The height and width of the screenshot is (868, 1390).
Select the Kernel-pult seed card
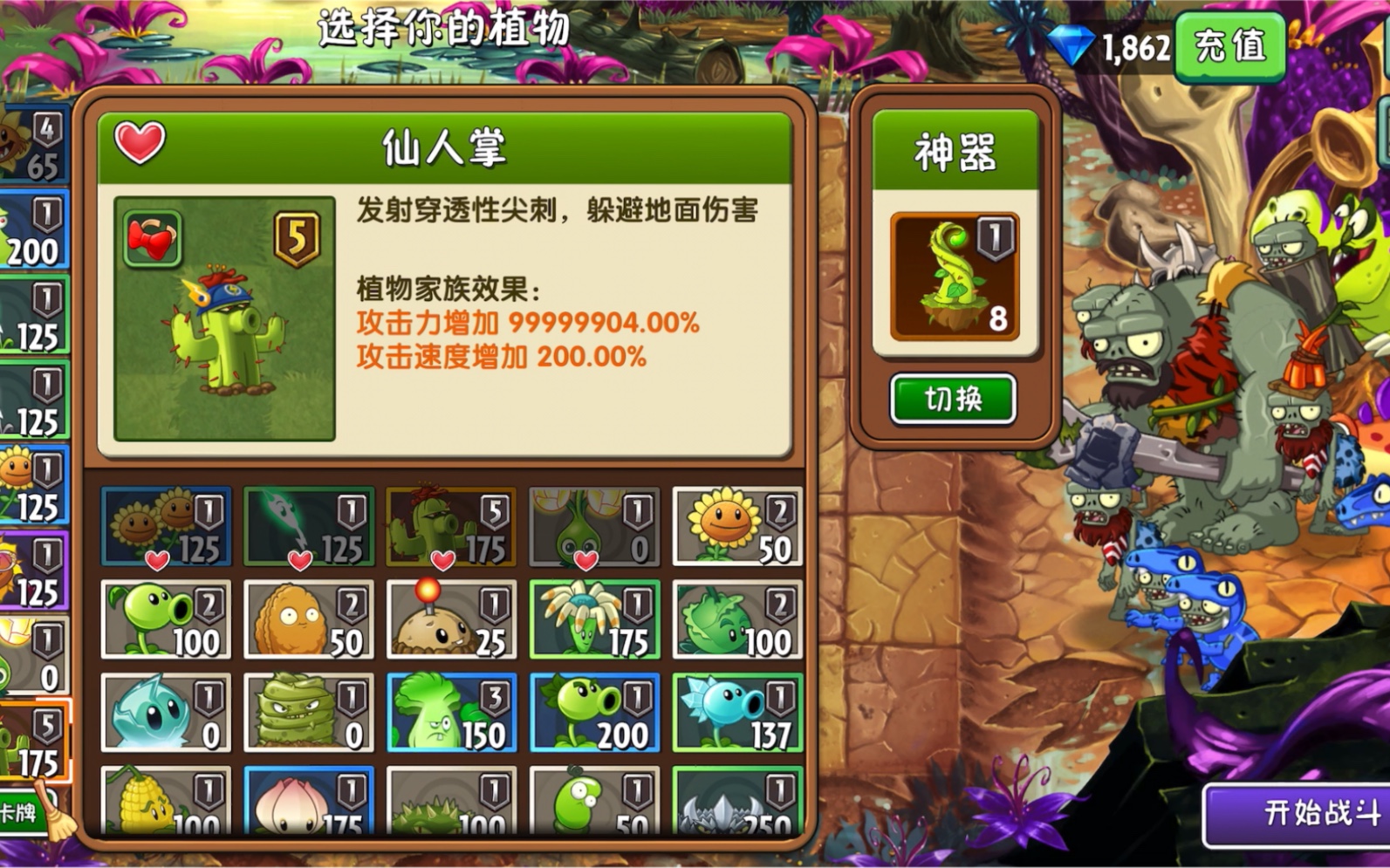tap(166, 807)
